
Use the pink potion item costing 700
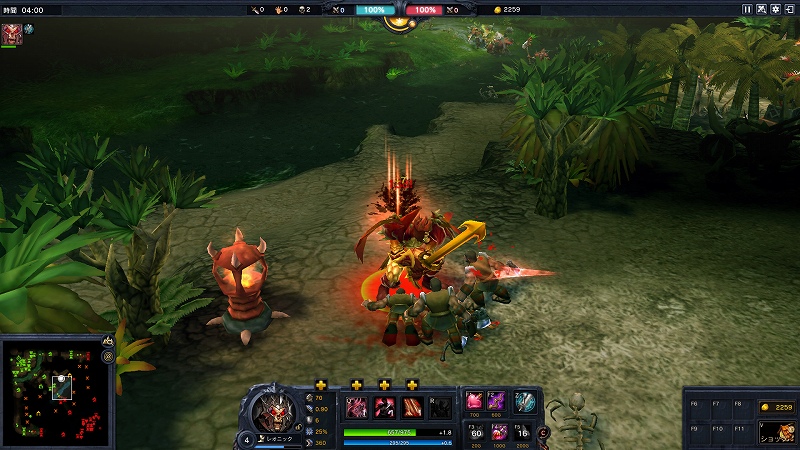(x=474, y=401)
